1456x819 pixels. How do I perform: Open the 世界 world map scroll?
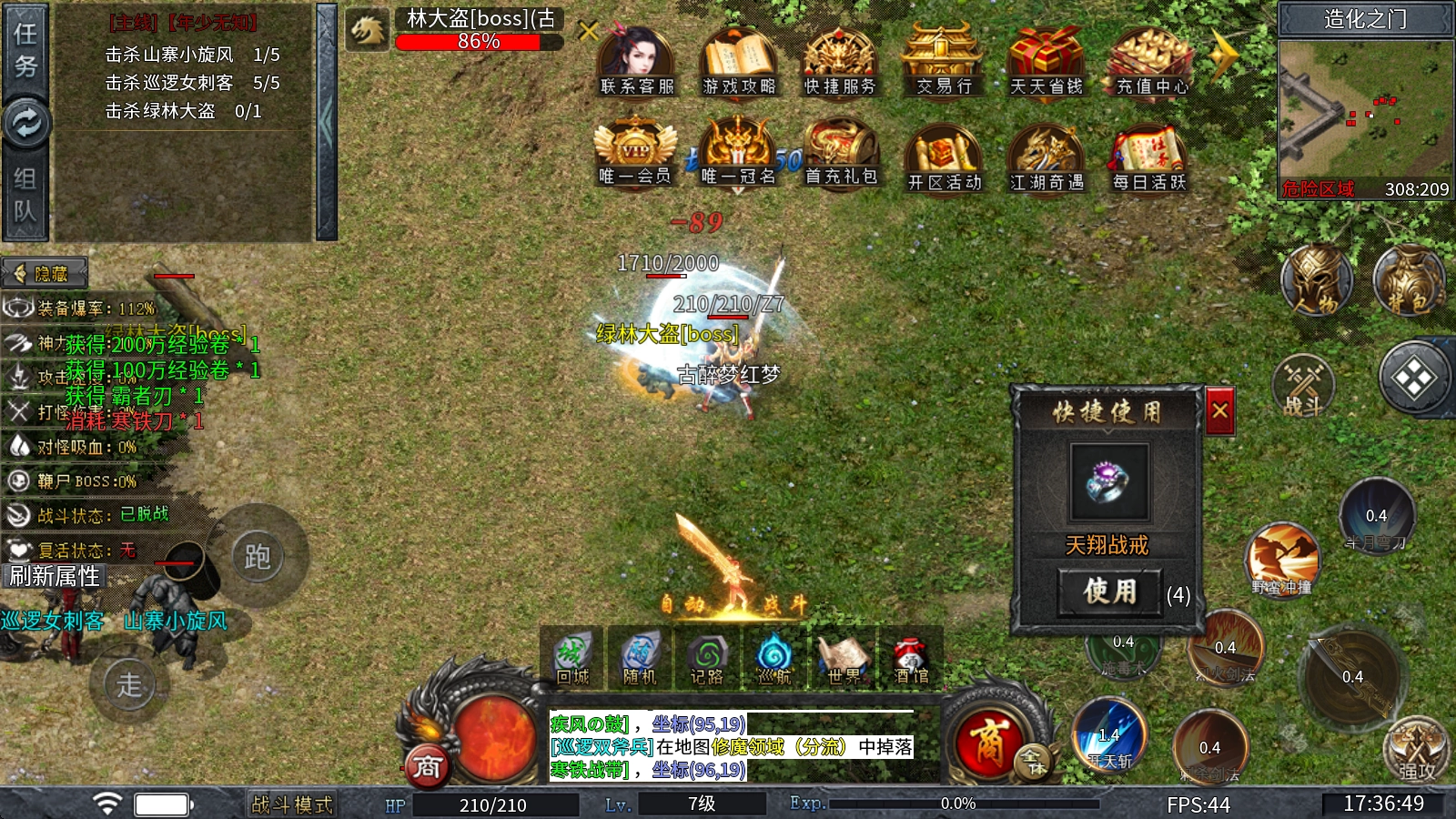click(844, 657)
